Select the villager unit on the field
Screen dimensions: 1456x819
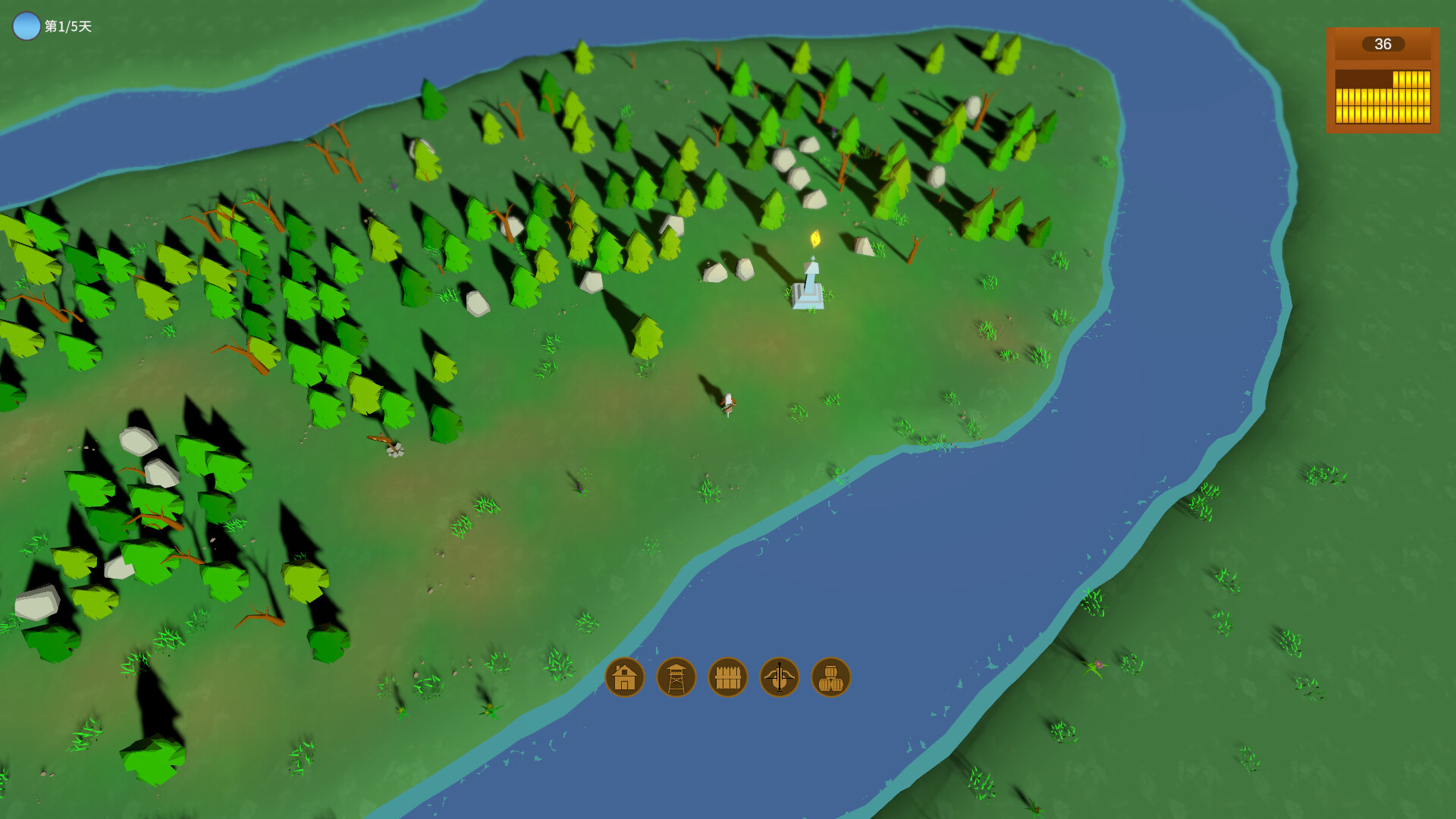tap(727, 405)
